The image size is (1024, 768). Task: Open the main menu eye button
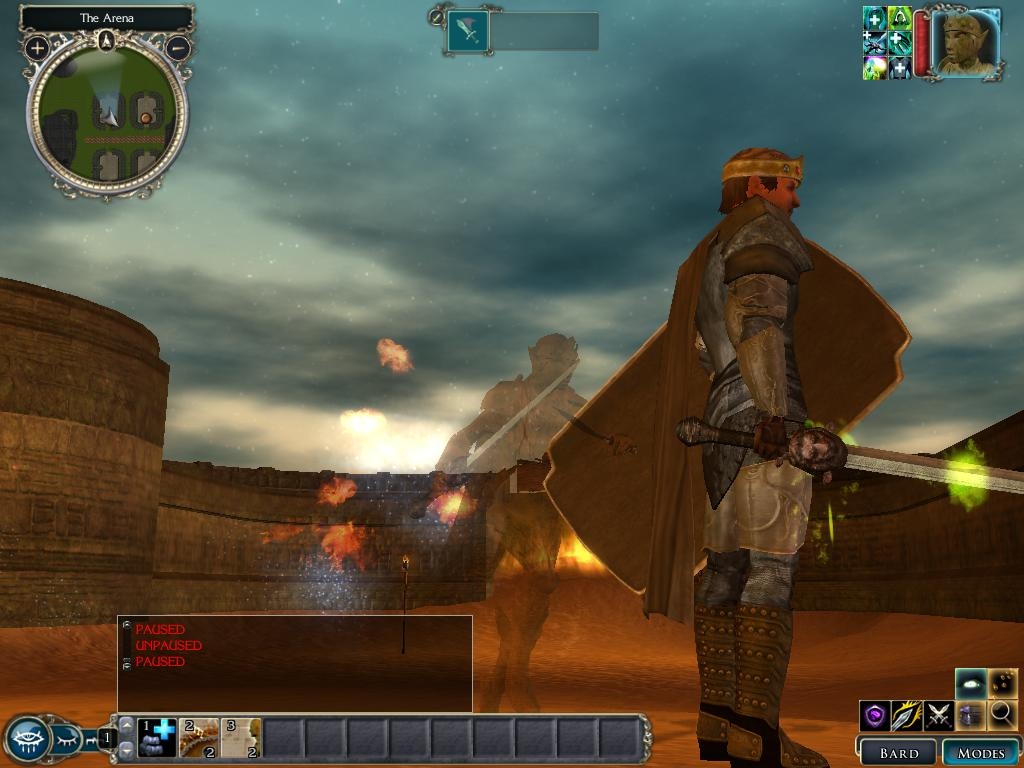[x=27, y=740]
